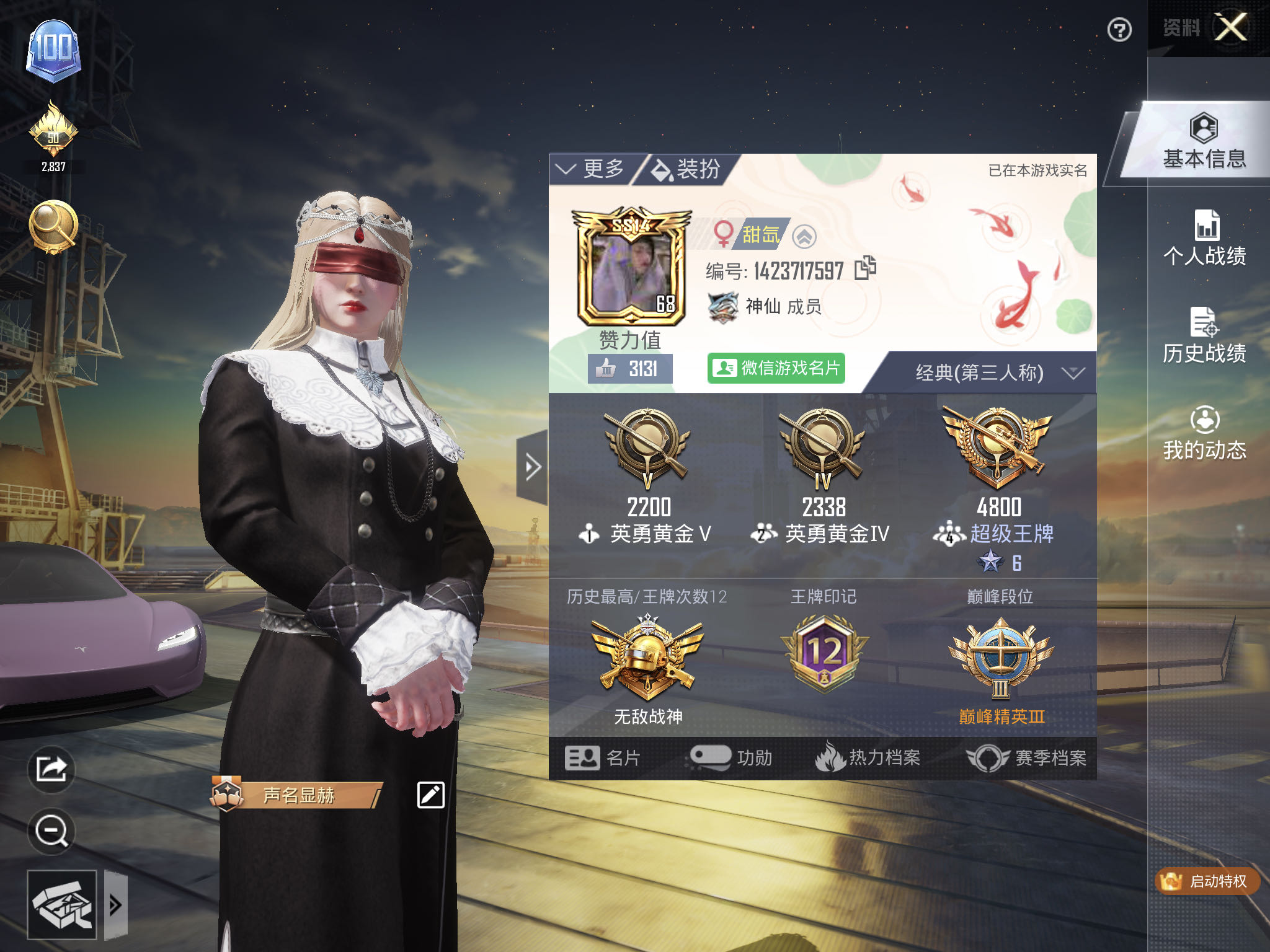Open the 功勋 section
Image resolution: width=1270 pixels, height=952 pixels.
tap(732, 757)
